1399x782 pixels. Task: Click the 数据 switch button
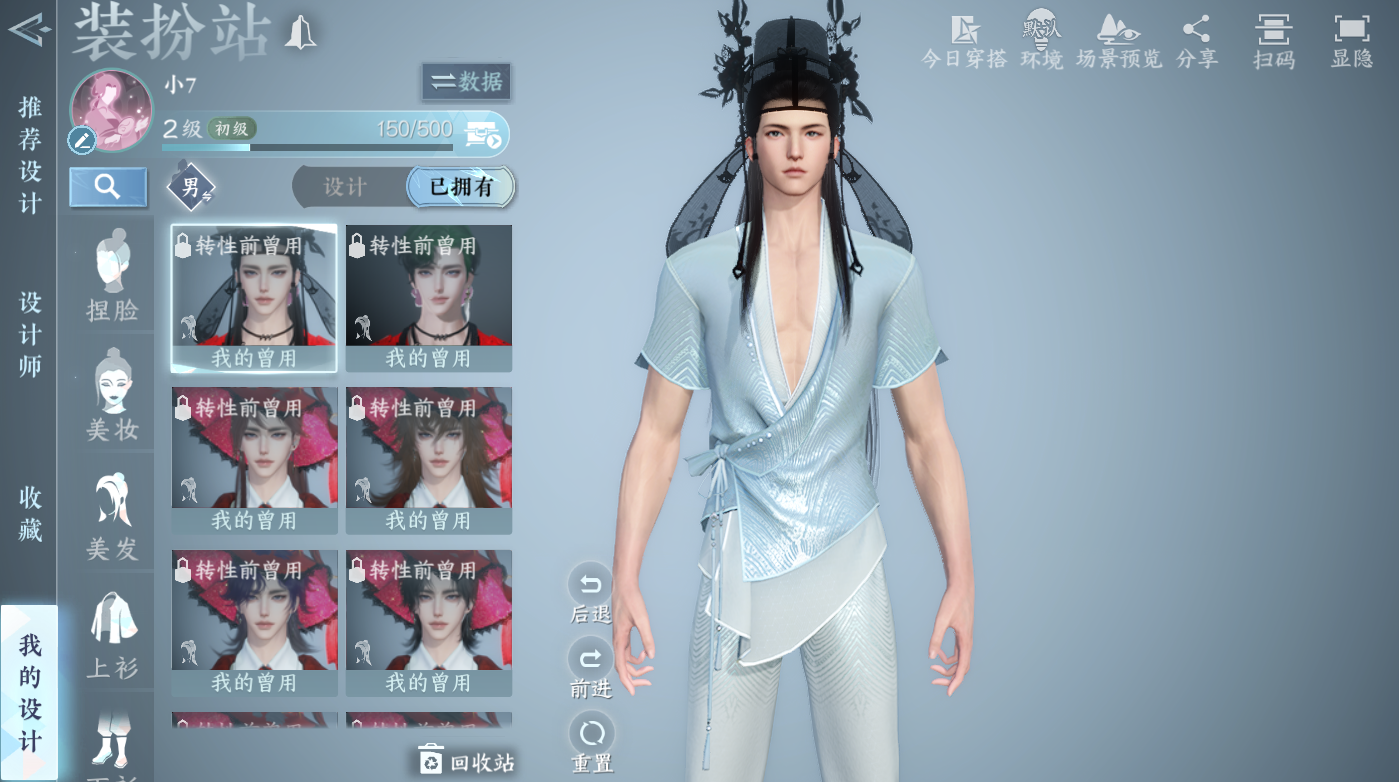[466, 82]
